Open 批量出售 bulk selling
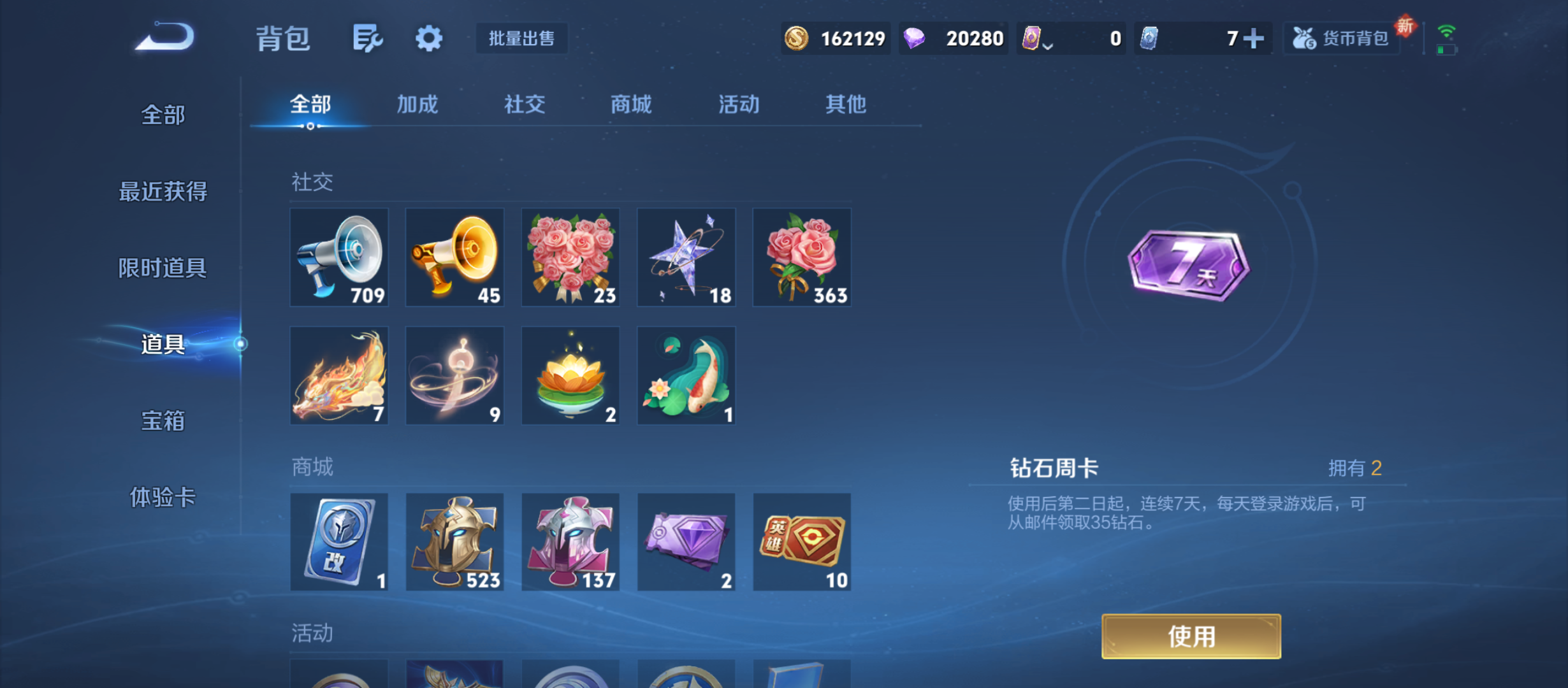The height and width of the screenshot is (688, 1568). click(521, 38)
